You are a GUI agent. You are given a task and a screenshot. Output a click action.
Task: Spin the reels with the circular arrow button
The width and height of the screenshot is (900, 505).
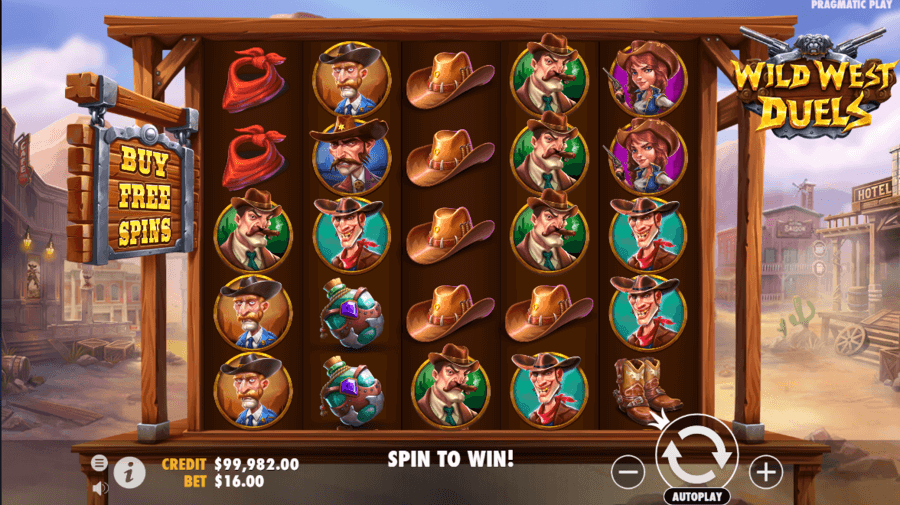[697, 454]
